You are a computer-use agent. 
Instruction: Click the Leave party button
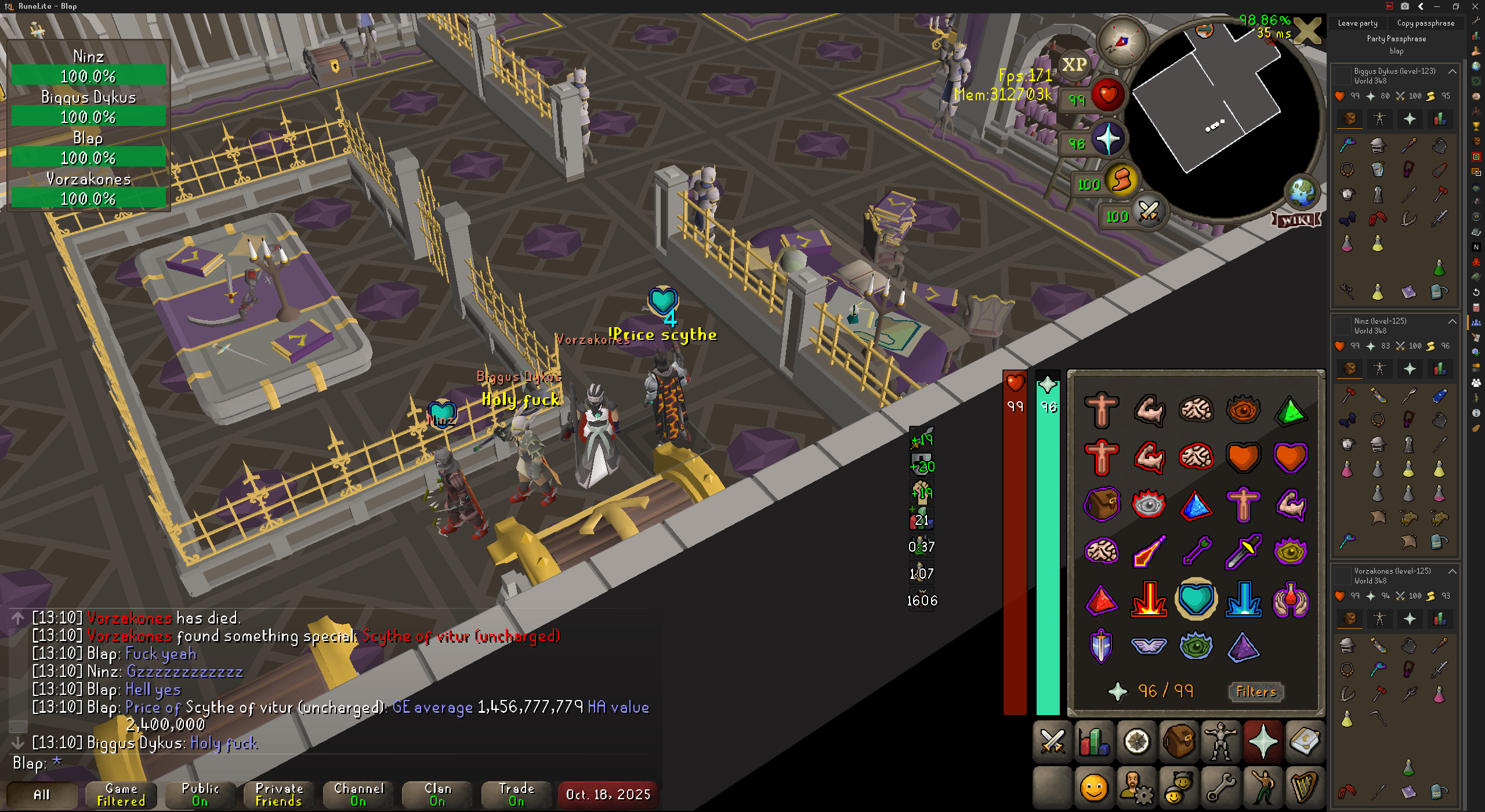click(1357, 23)
